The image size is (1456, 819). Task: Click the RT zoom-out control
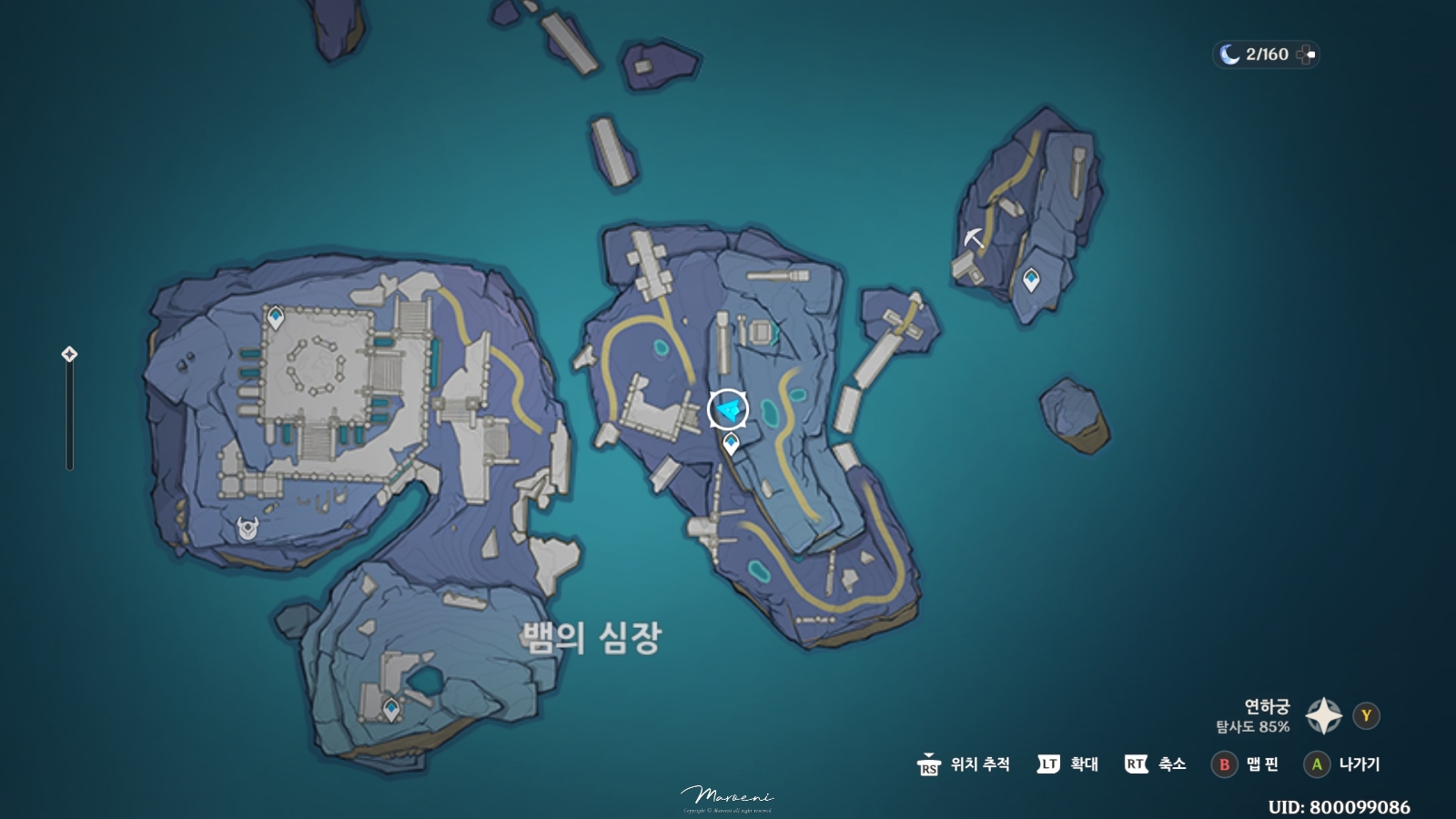tap(1137, 765)
